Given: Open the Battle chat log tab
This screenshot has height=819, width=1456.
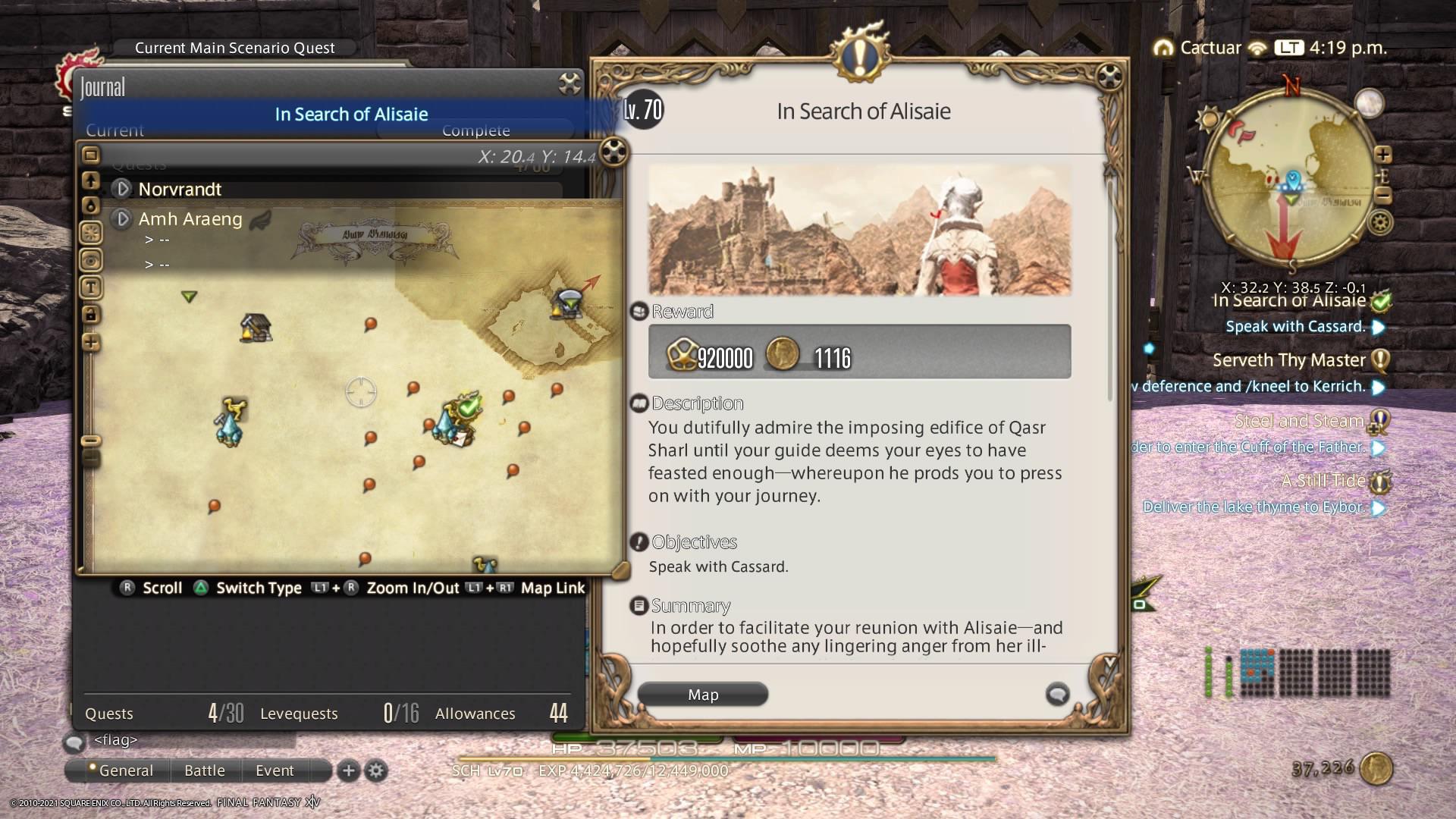Looking at the screenshot, I should point(205,770).
